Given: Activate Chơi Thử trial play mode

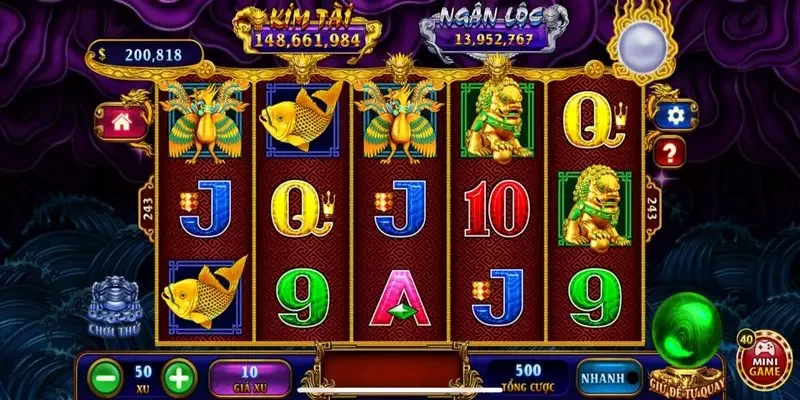Looking at the screenshot, I should [x=112, y=306].
